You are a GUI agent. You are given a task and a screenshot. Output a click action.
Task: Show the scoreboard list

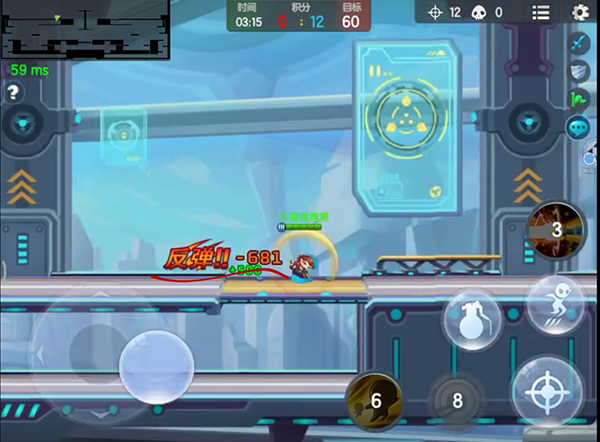pyautogui.click(x=541, y=12)
